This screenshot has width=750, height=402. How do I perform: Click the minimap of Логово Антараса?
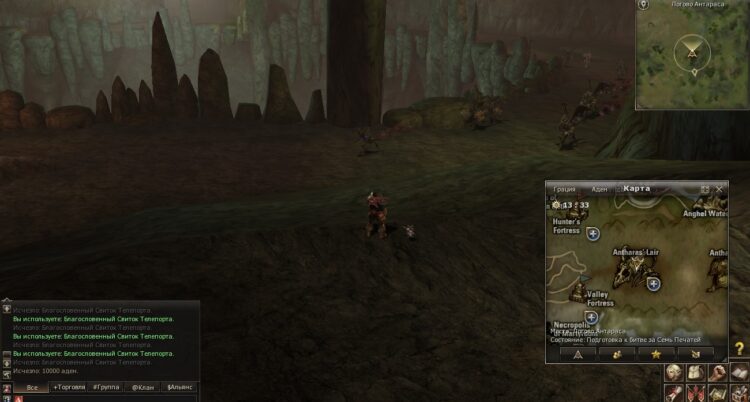pyautogui.click(x=693, y=58)
